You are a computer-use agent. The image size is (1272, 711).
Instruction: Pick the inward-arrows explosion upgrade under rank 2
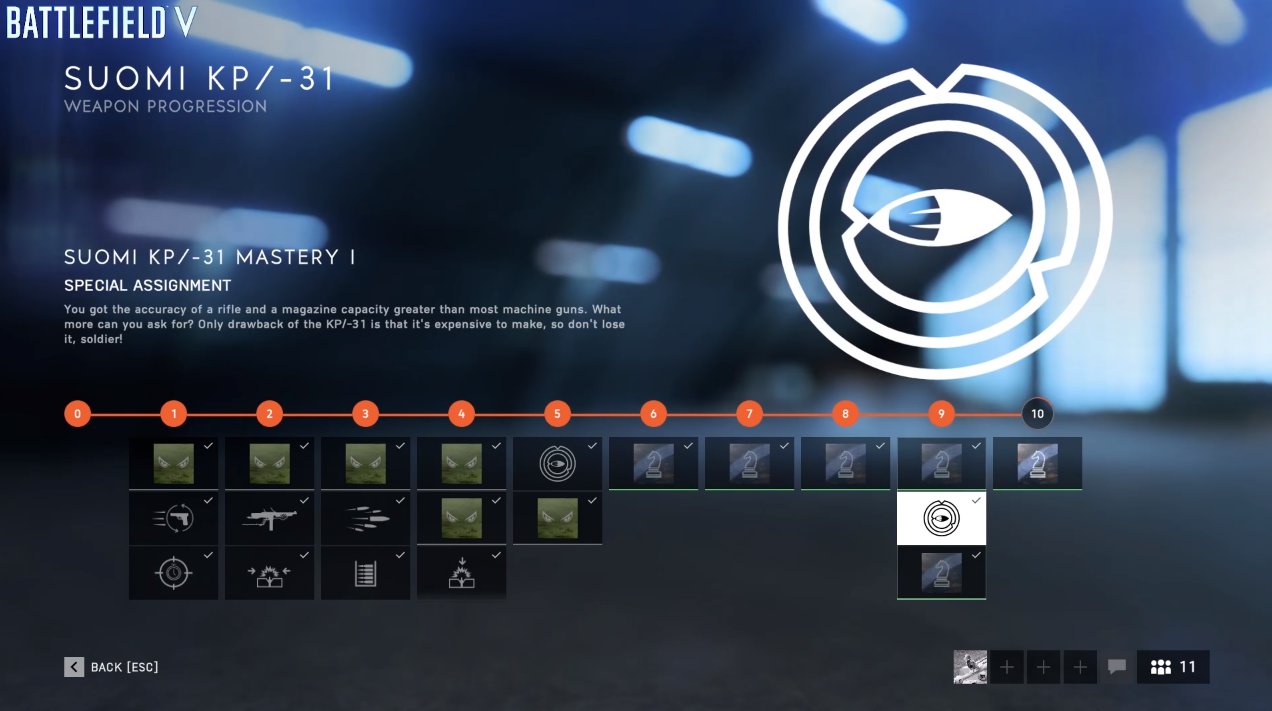pyautogui.click(x=269, y=573)
